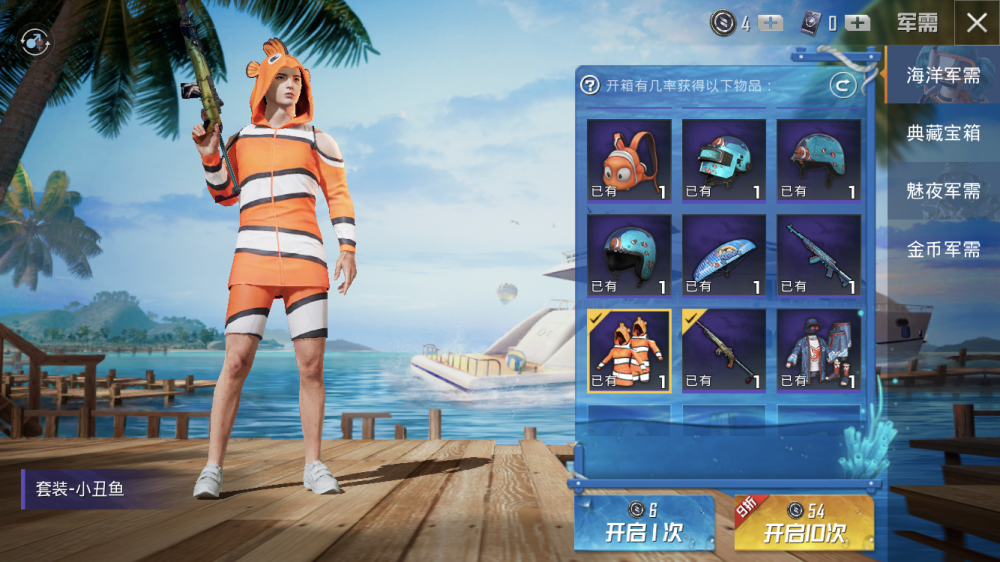This screenshot has width=1000, height=562.
Task: Open the 典藏宝箱 tab
Action: pos(942,133)
